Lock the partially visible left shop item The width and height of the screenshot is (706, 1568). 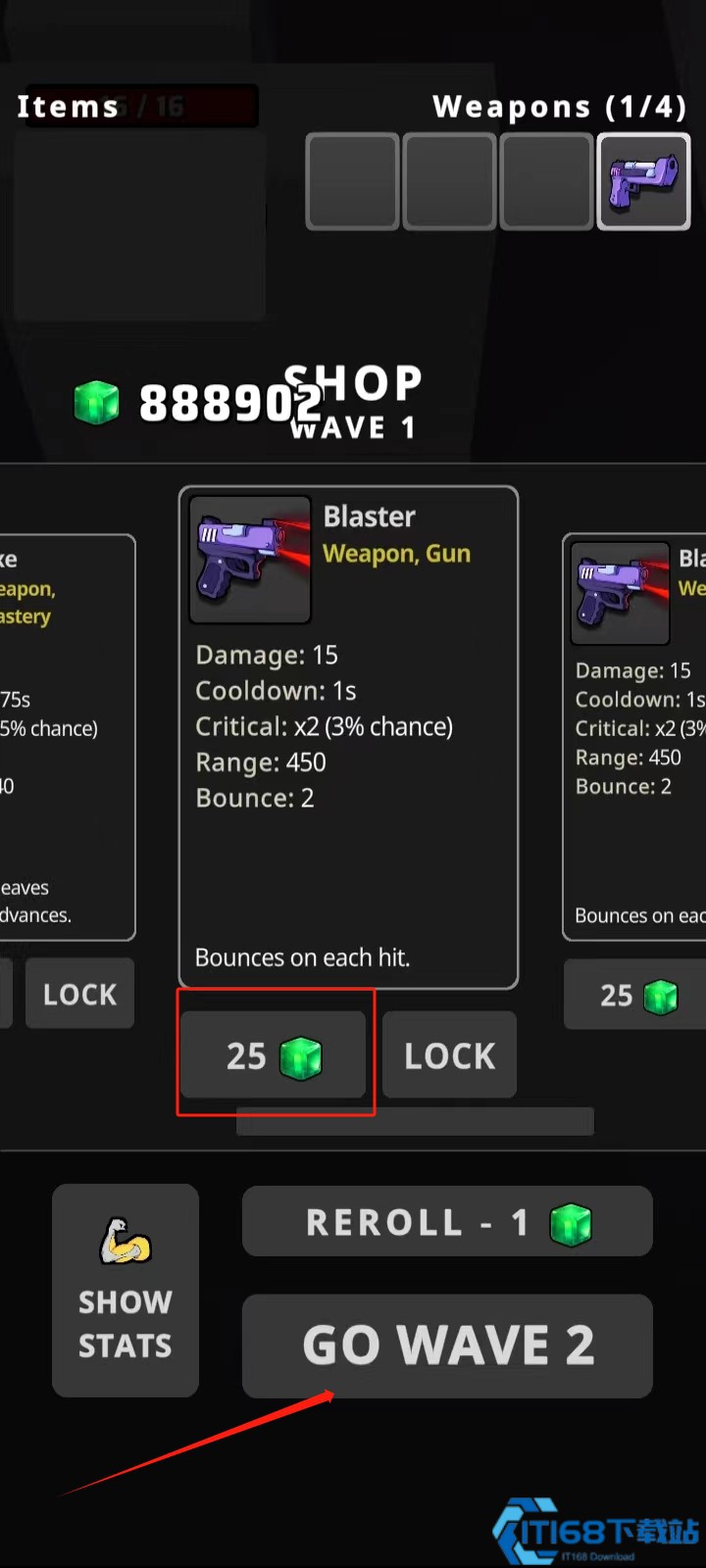pos(79,994)
